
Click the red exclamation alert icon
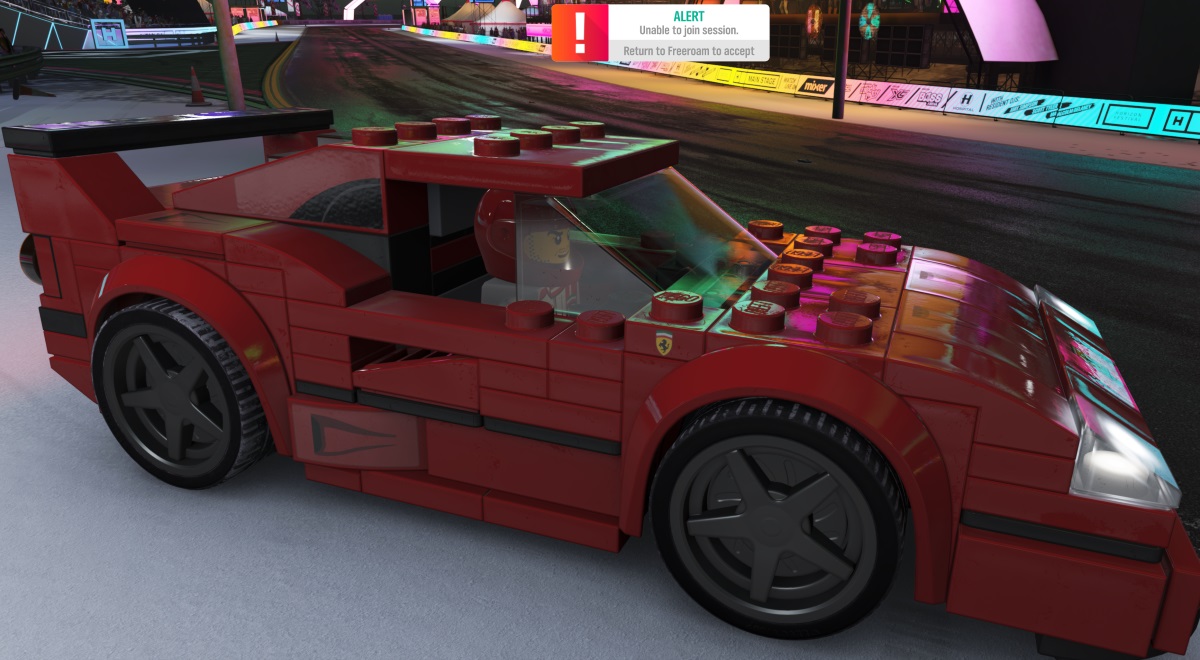pyautogui.click(x=580, y=33)
